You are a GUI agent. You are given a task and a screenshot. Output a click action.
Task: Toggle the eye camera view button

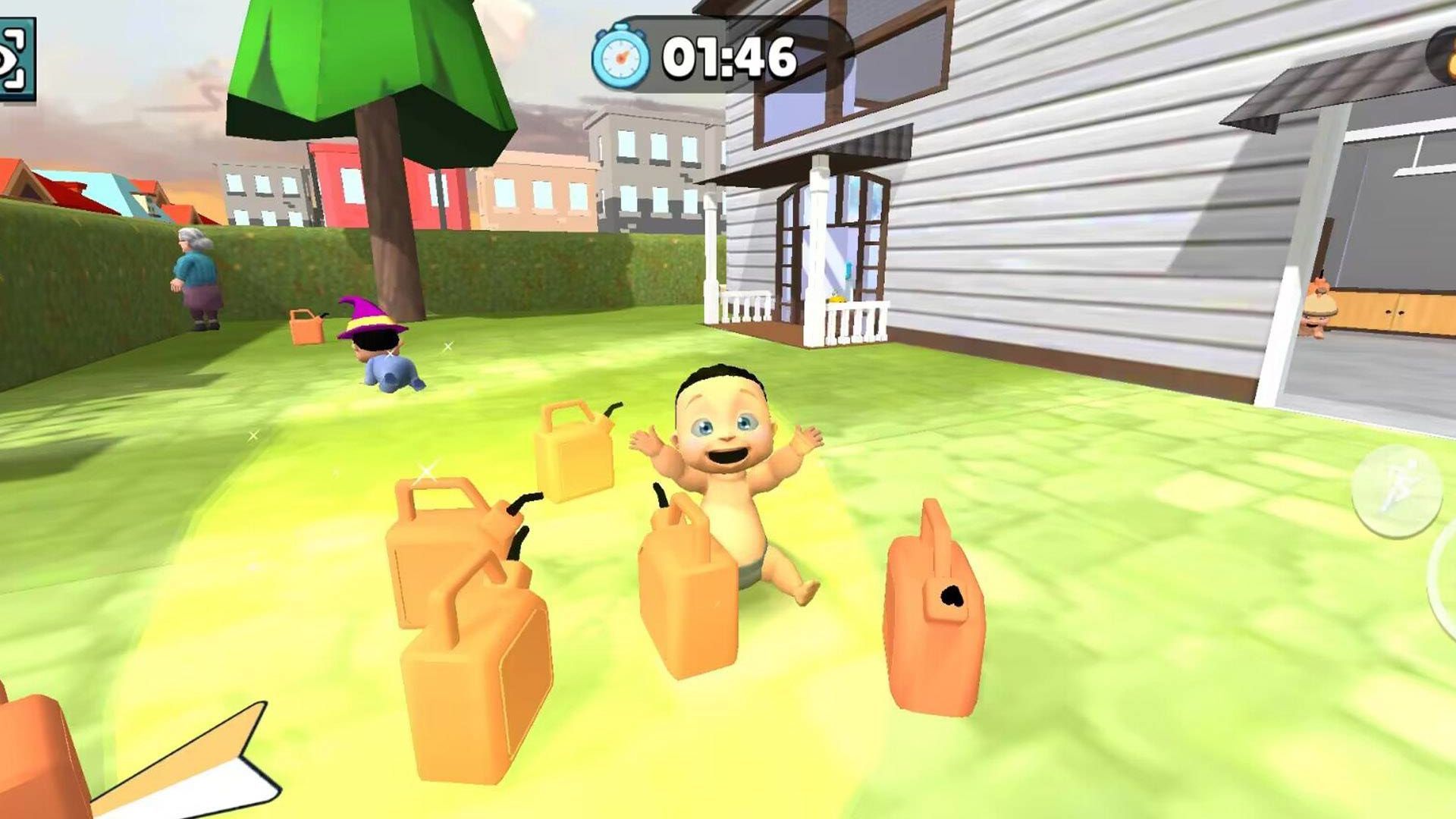15,59
